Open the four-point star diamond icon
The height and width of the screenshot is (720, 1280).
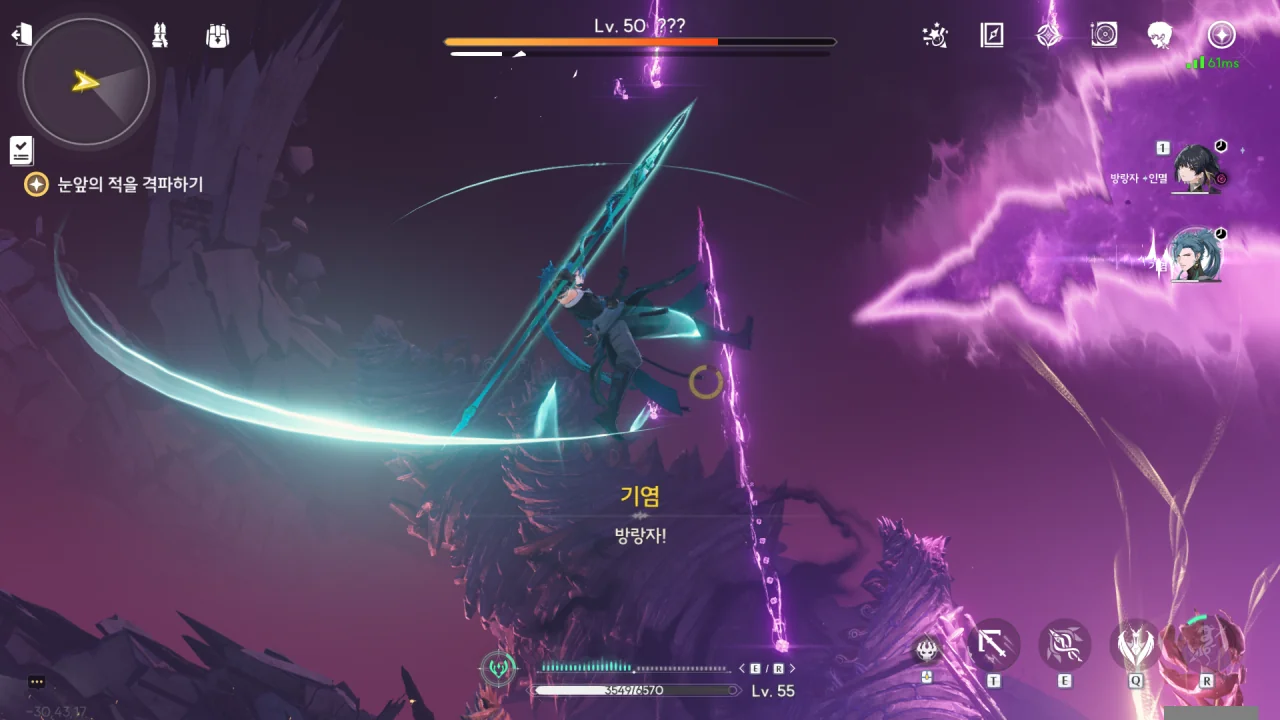(1048, 36)
